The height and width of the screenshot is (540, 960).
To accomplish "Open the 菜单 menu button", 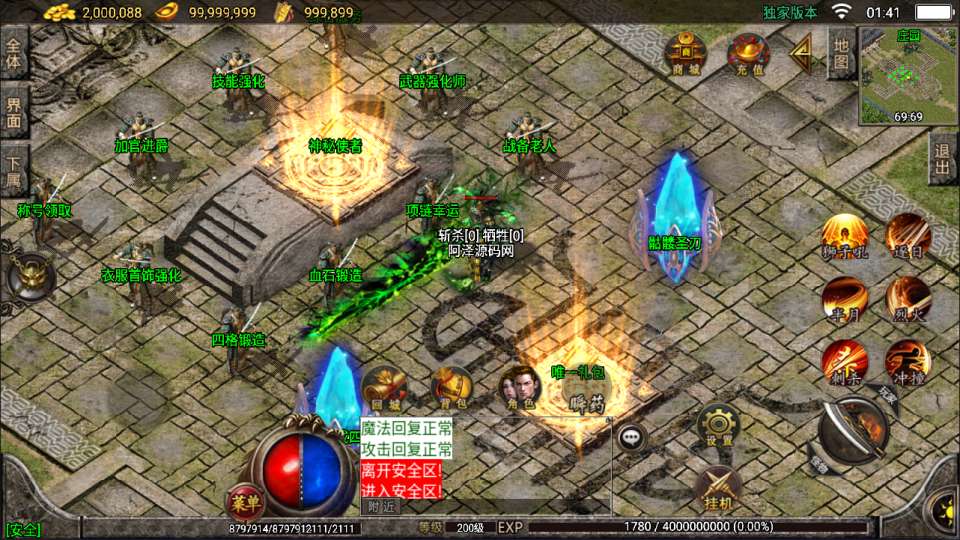I will point(242,501).
